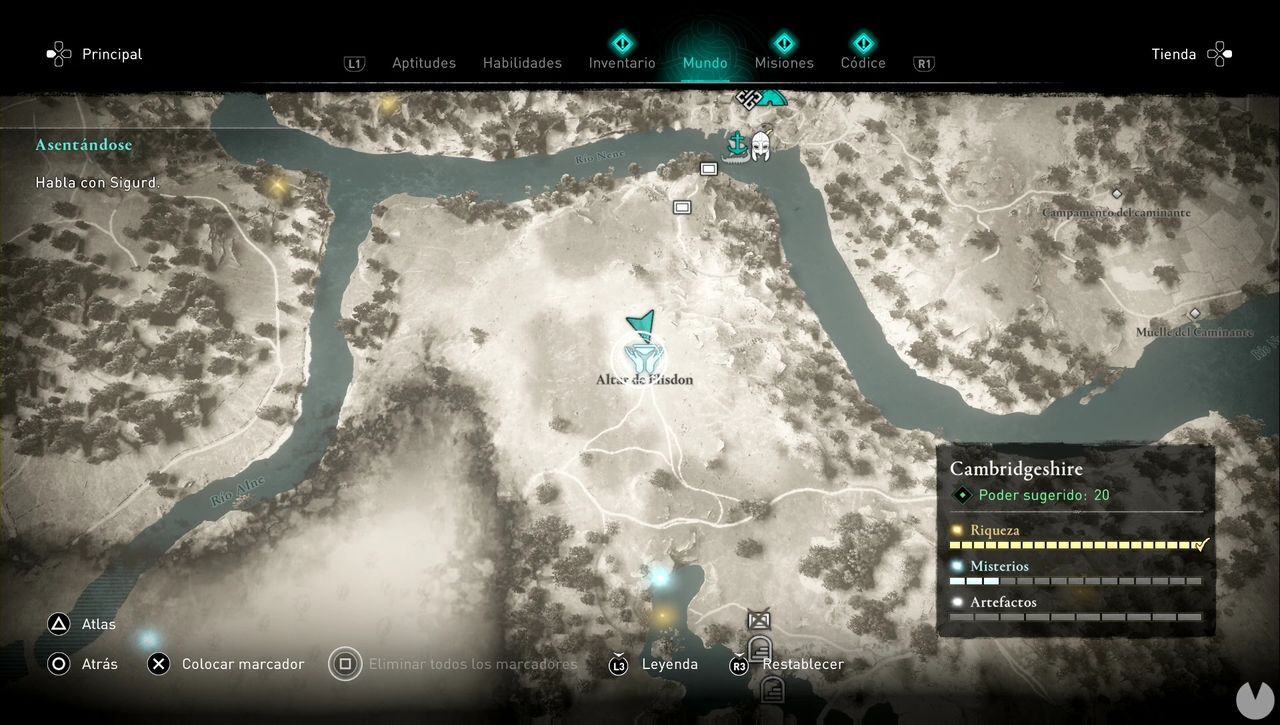Select the crossed-out outpost icon near Restablecer
This screenshot has height=725, width=1280.
coord(758,620)
